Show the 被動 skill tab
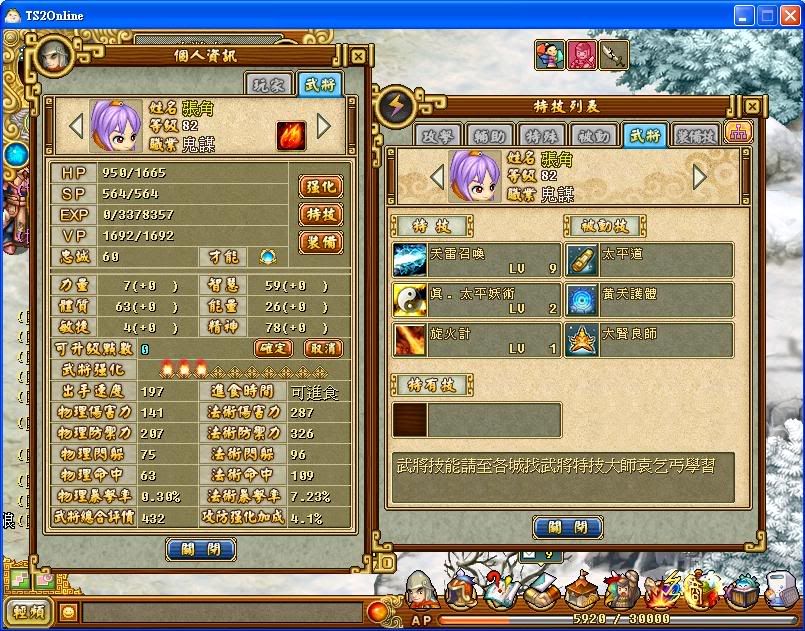The height and width of the screenshot is (631, 805). tap(594, 136)
